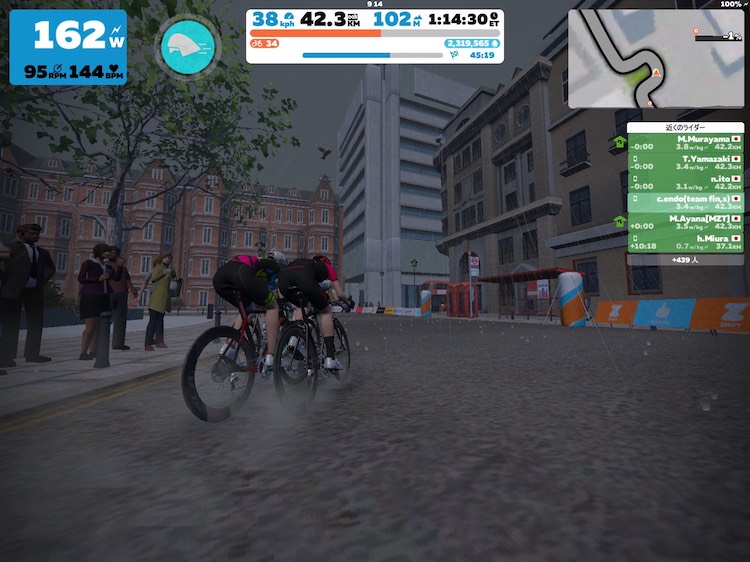Viewport: 750px width, 562px height.
Task: View rider M.Ayana[MZT] in the list
Action: pyautogui.click(x=685, y=221)
